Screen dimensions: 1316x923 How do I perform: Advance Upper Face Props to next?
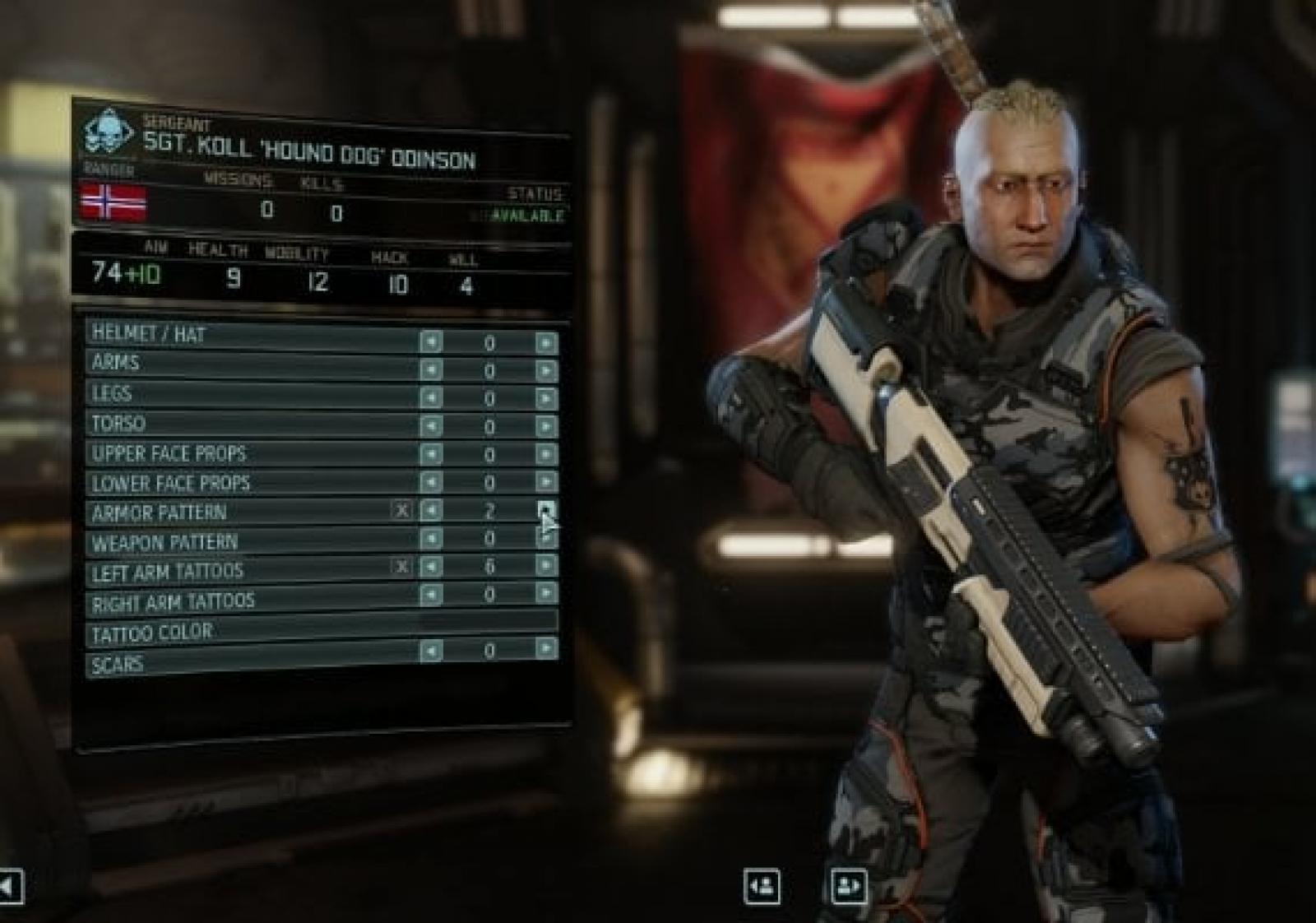(x=545, y=454)
